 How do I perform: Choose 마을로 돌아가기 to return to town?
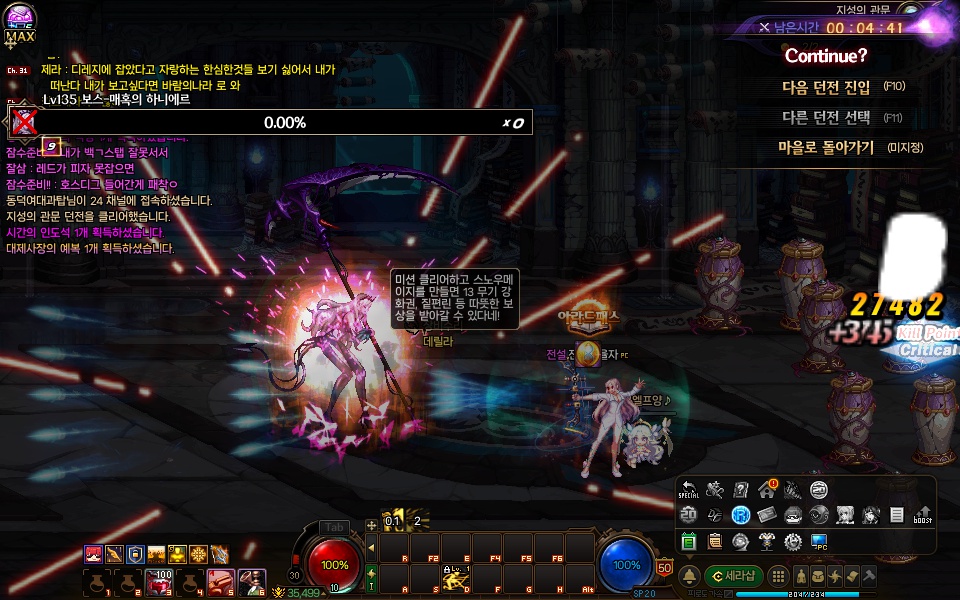pos(826,148)
